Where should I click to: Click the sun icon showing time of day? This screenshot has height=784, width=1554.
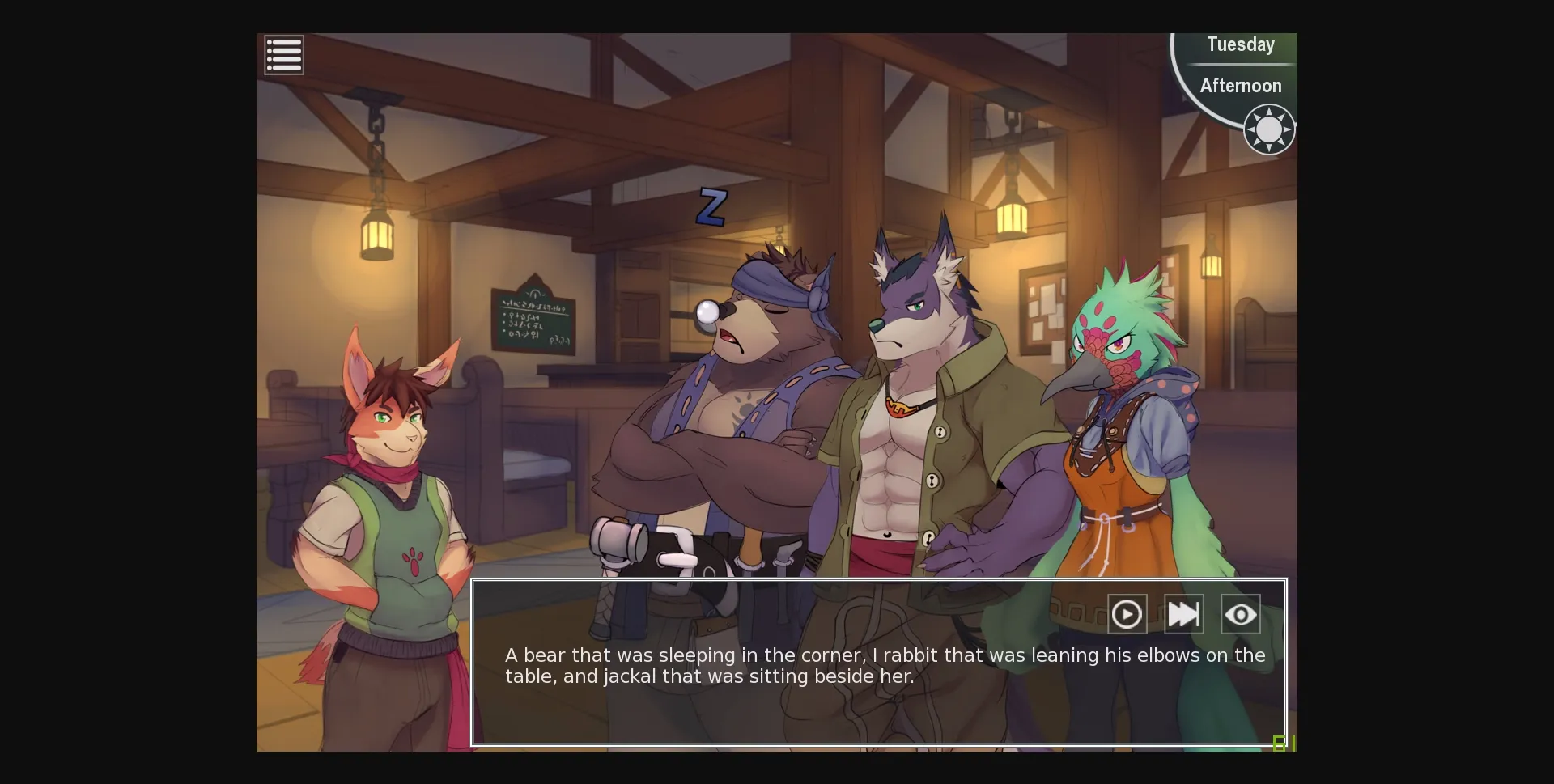tap(1268, 129)
